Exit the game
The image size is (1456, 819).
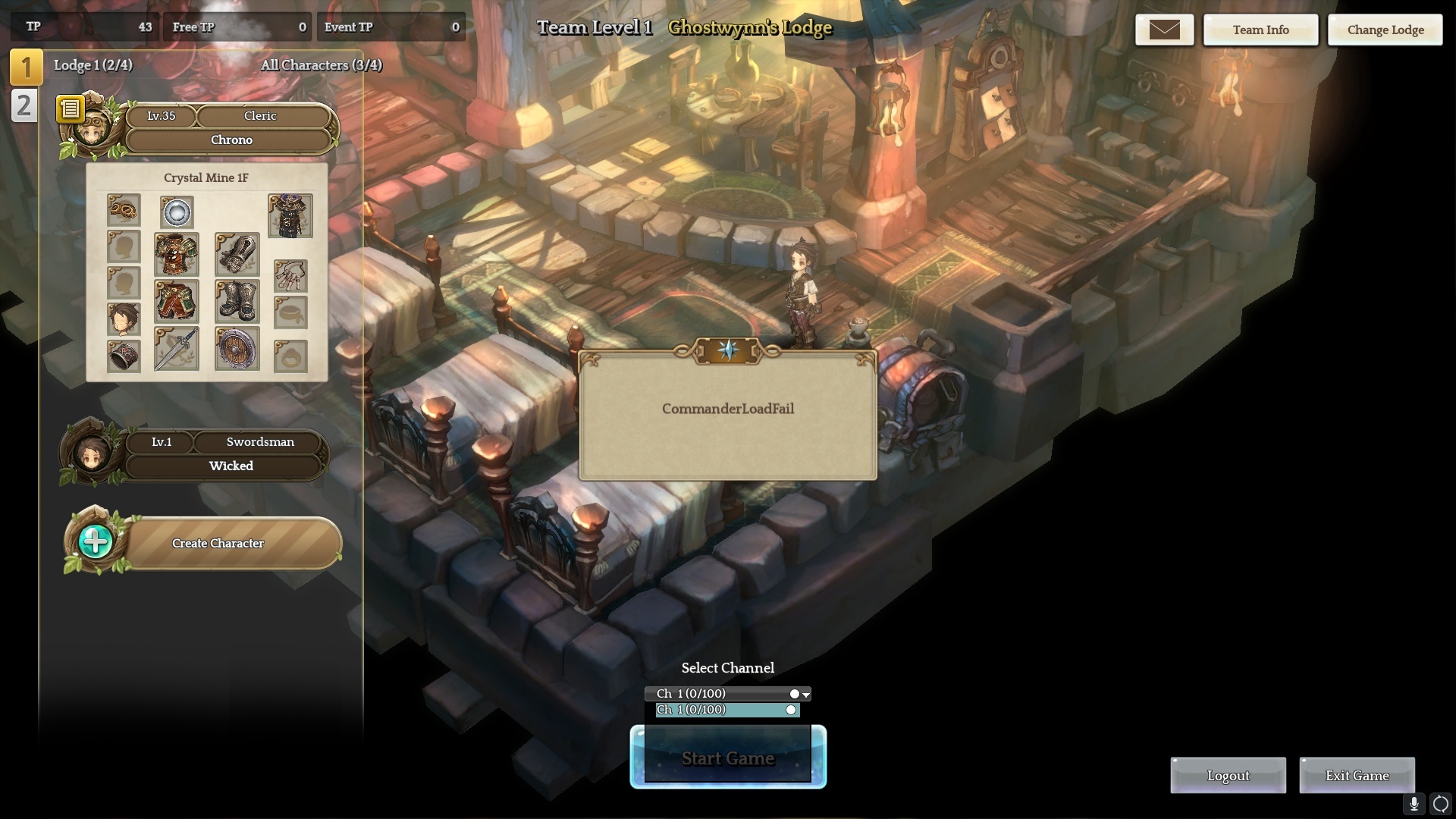click(1357, 776)
